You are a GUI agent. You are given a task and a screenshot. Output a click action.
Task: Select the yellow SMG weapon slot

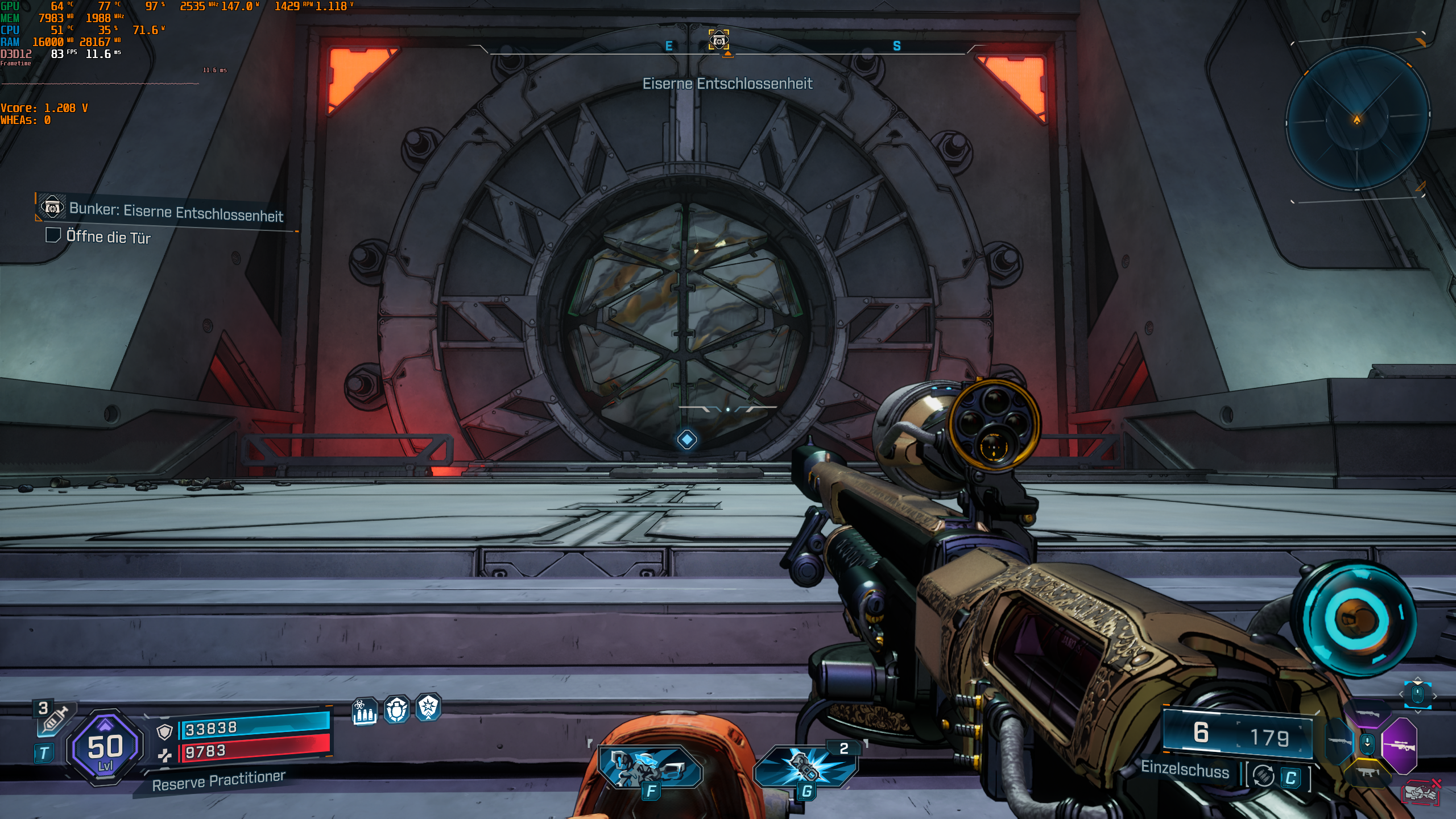pyautogui.click(x=1367, y=771)
